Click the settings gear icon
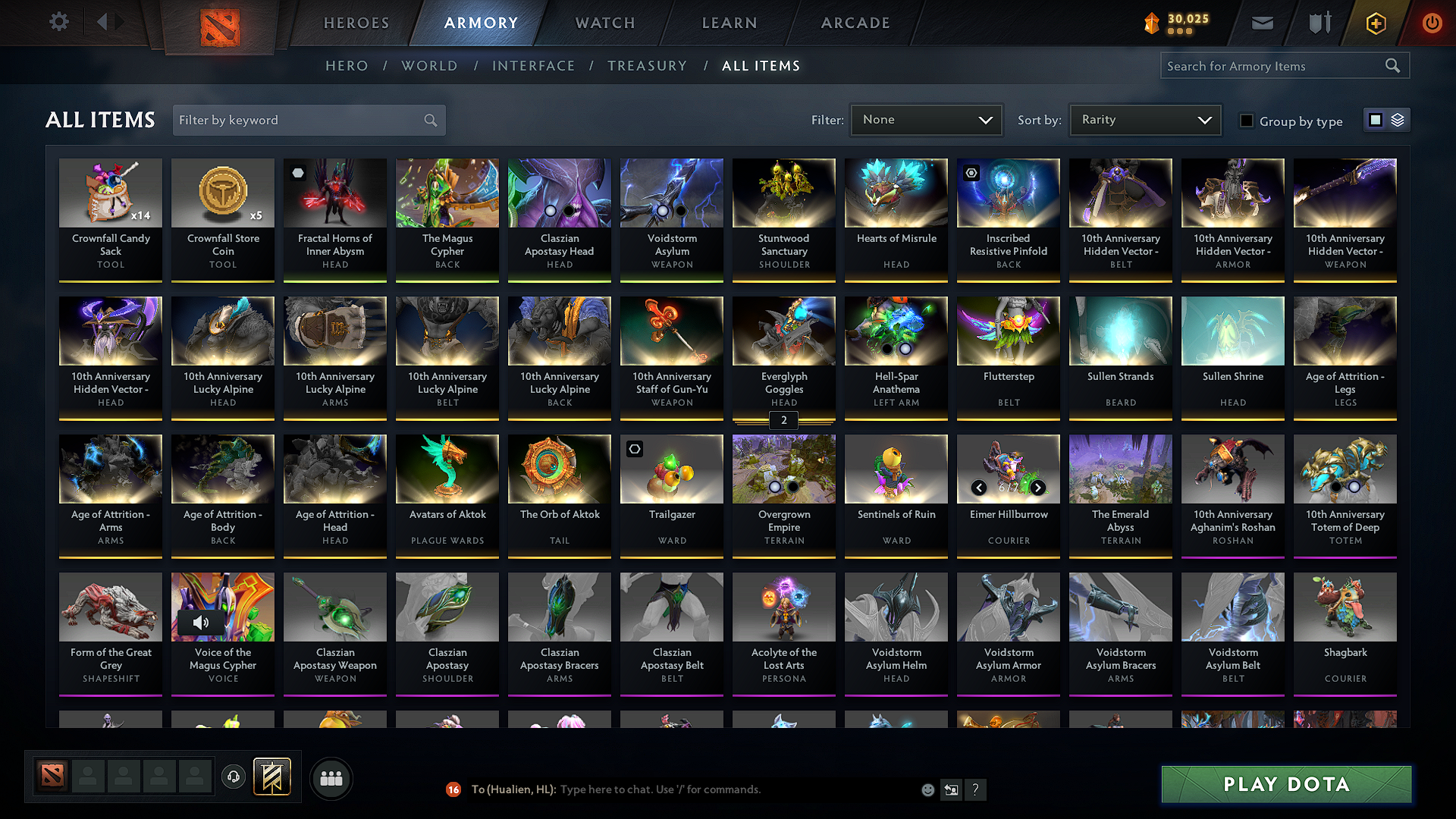This screenshot has height=819, width=1456. click(58, 22)
